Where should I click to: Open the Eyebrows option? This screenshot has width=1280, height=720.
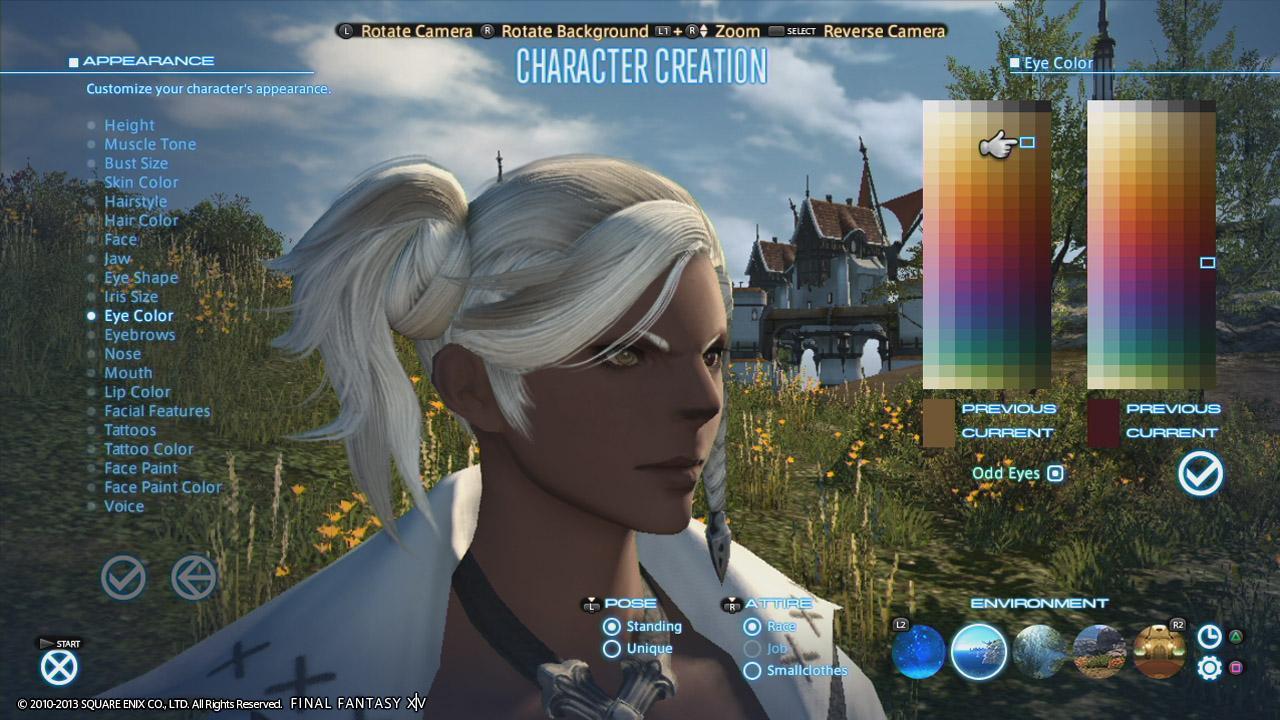[139, 334]
